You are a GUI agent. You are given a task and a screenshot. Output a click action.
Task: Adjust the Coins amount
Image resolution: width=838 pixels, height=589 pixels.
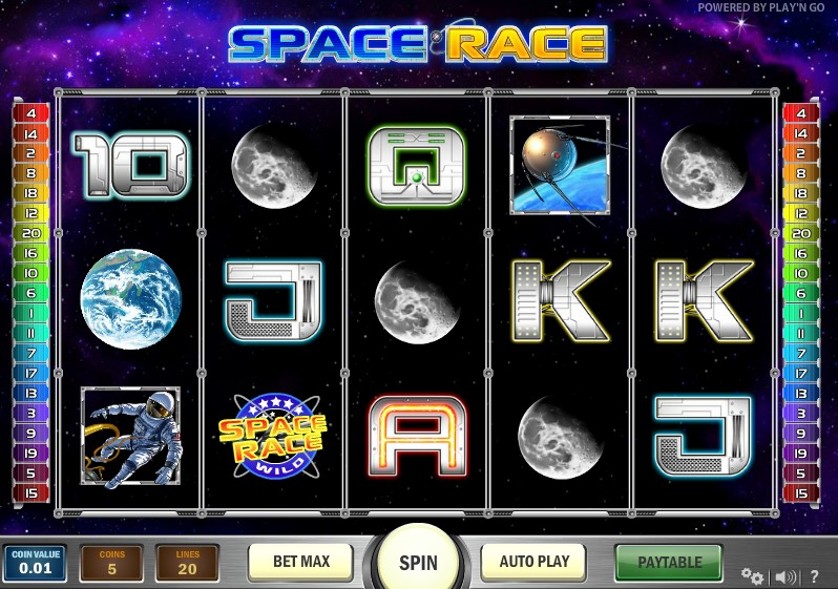[x=111, y=564]
